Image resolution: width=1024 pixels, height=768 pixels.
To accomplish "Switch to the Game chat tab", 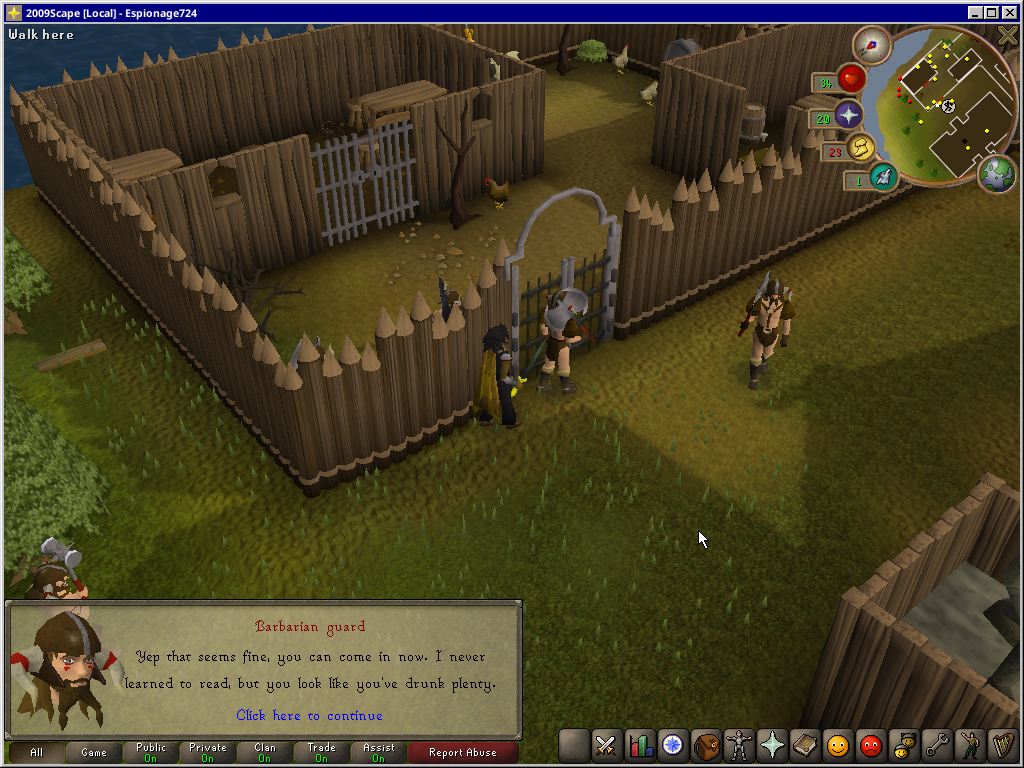I will point(94,752).
